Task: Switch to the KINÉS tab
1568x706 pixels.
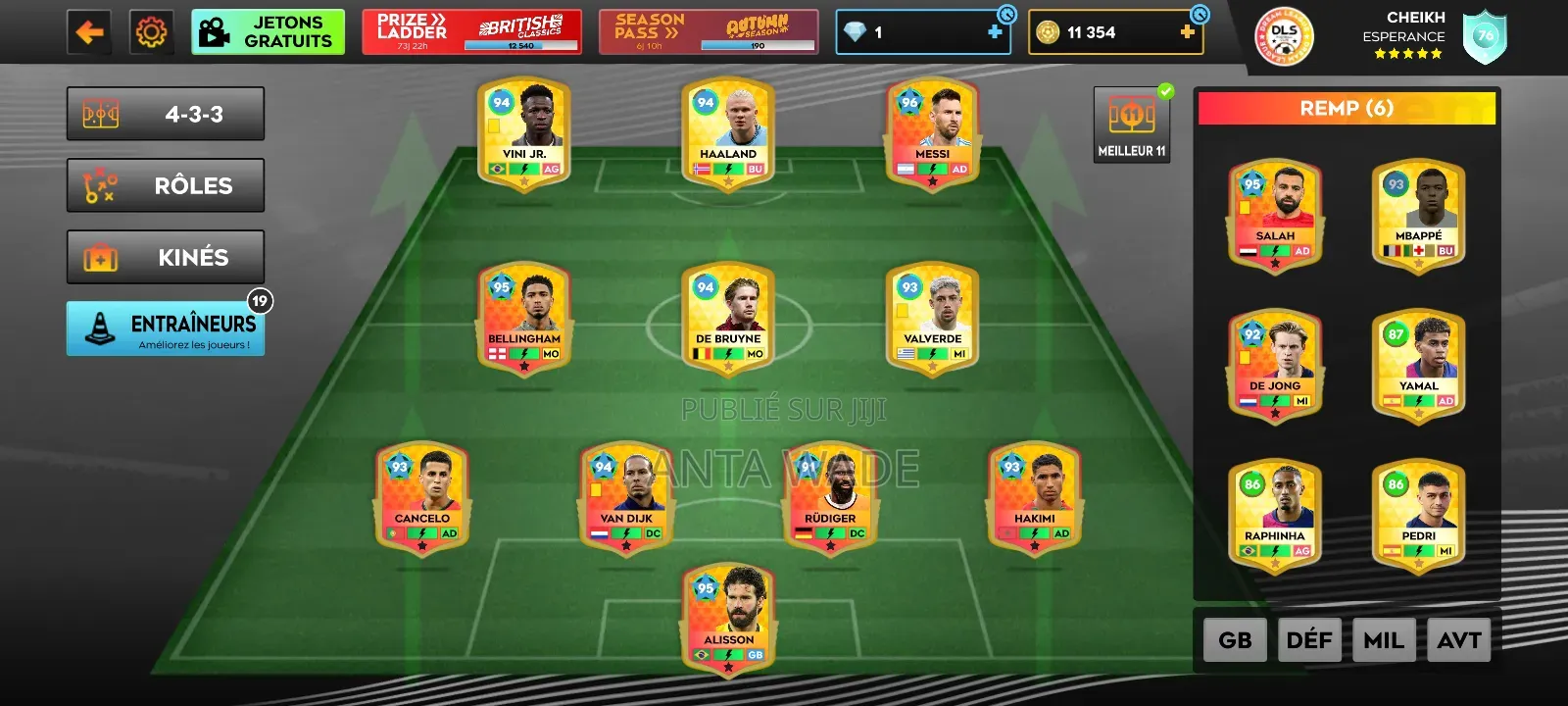Action: [165, 257]
